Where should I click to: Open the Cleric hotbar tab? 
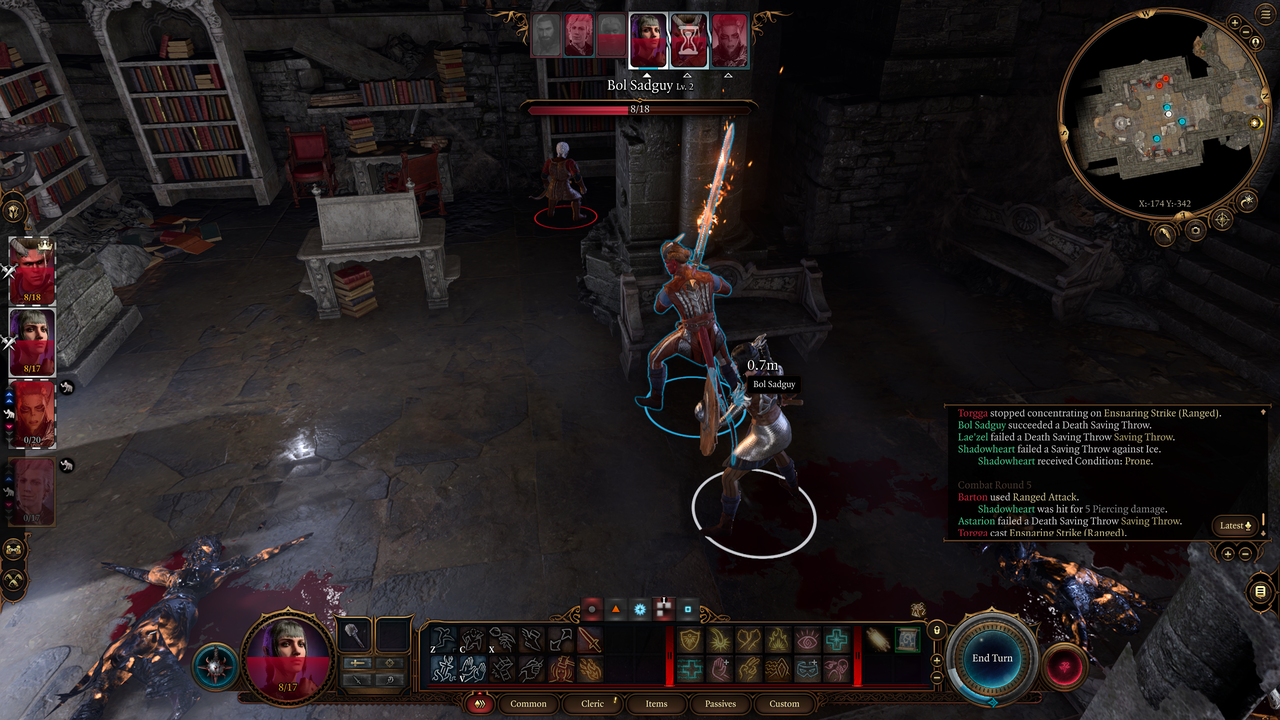click(x=593, y=704)
